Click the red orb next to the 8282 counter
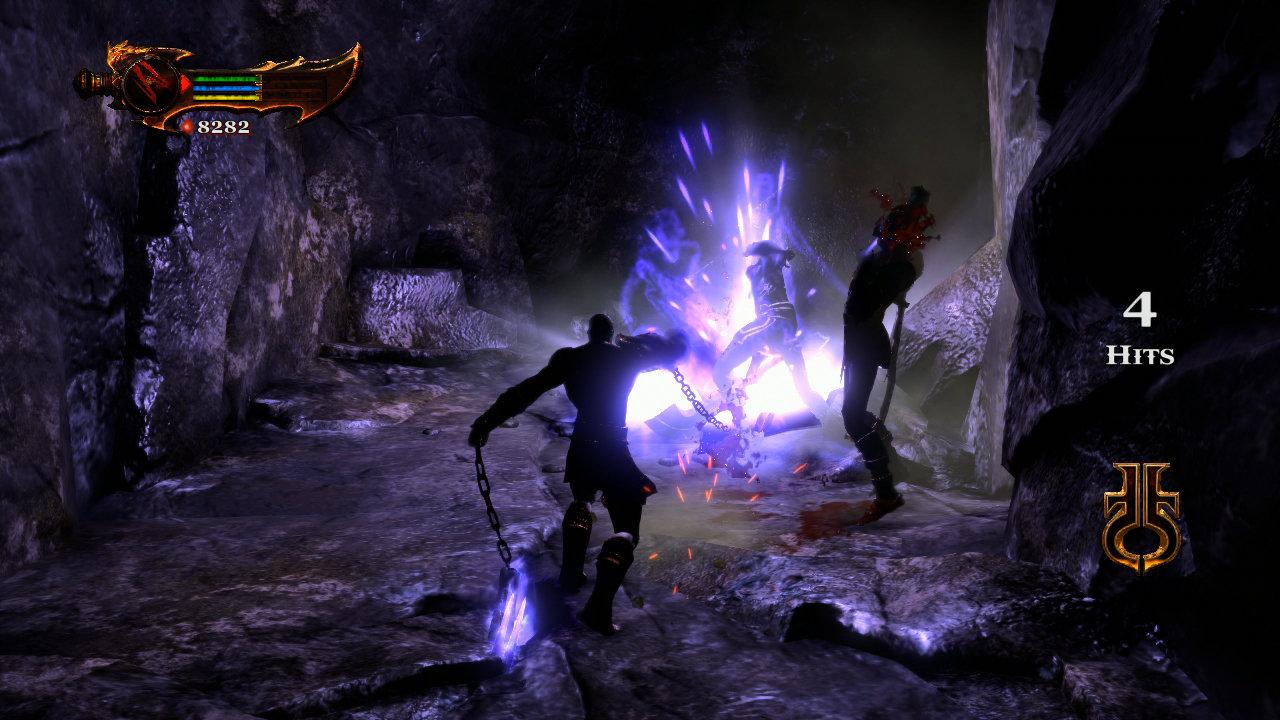The width and height of the screenshot is (1280, 720). point(188,126)
